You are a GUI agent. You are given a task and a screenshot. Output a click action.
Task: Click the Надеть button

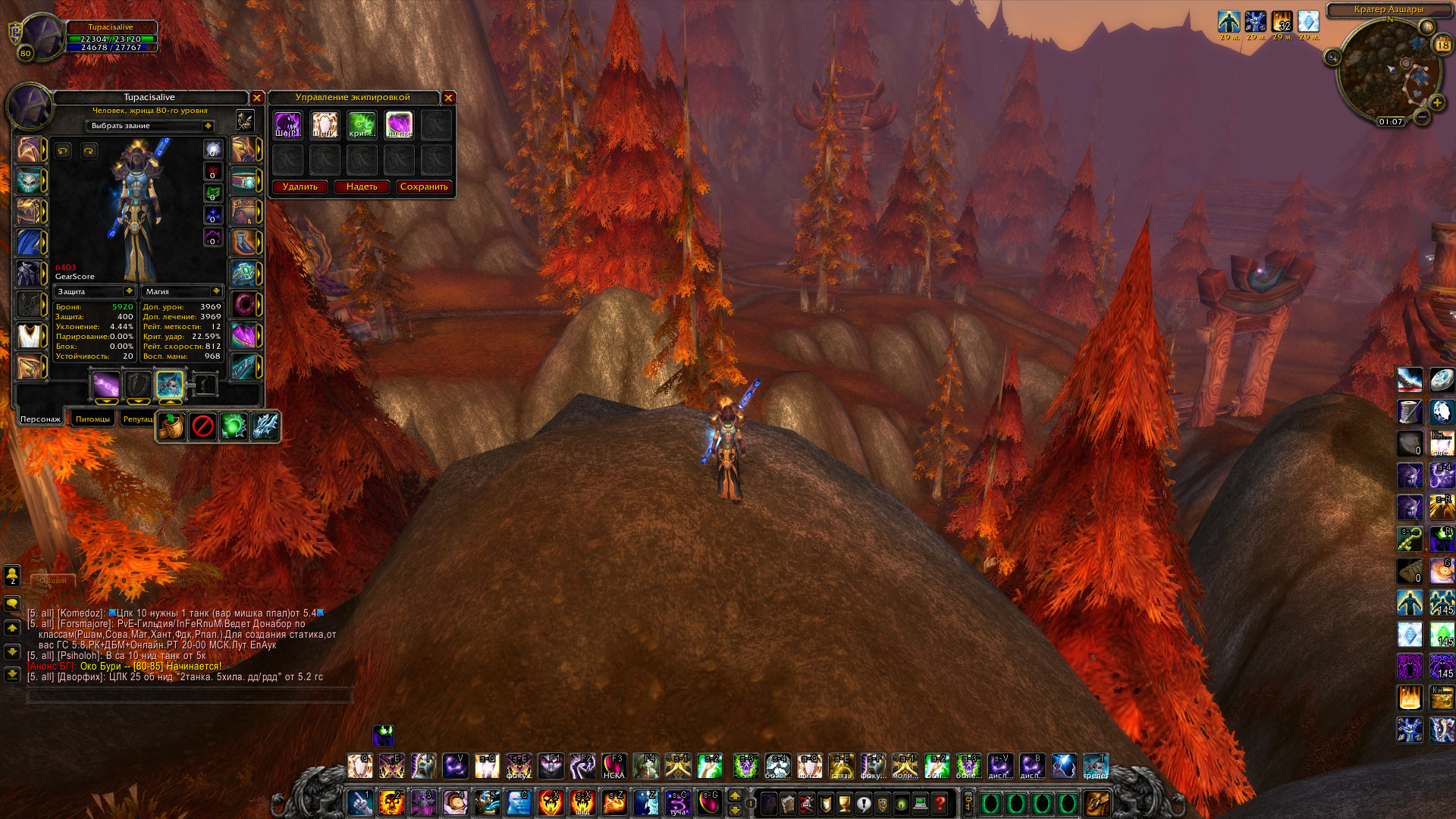click(362, 187)
